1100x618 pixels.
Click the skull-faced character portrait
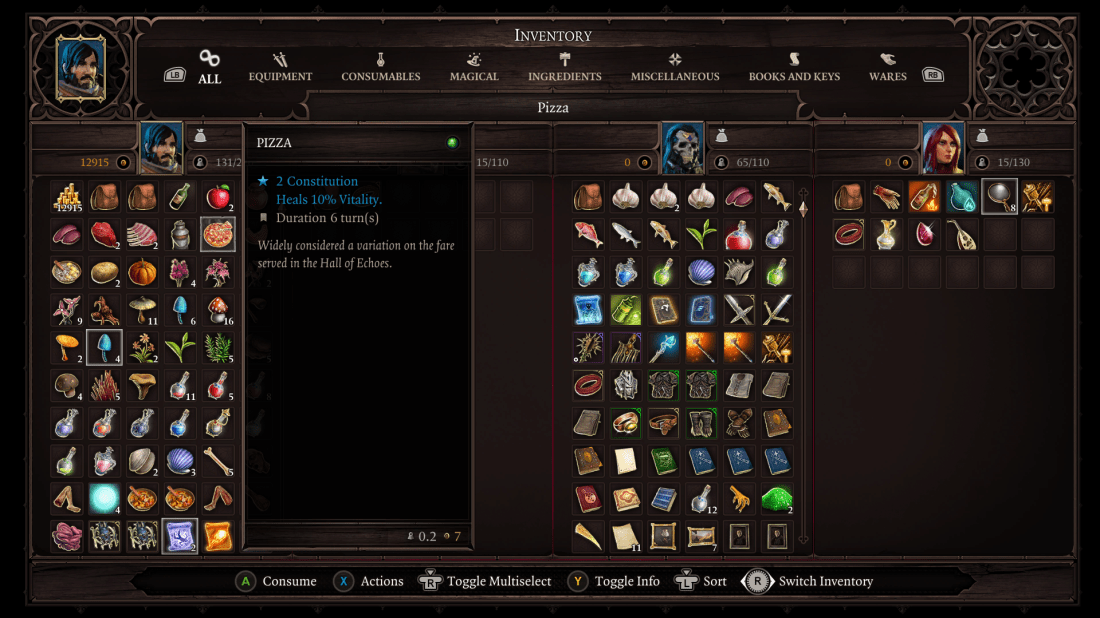pos(682,149)
